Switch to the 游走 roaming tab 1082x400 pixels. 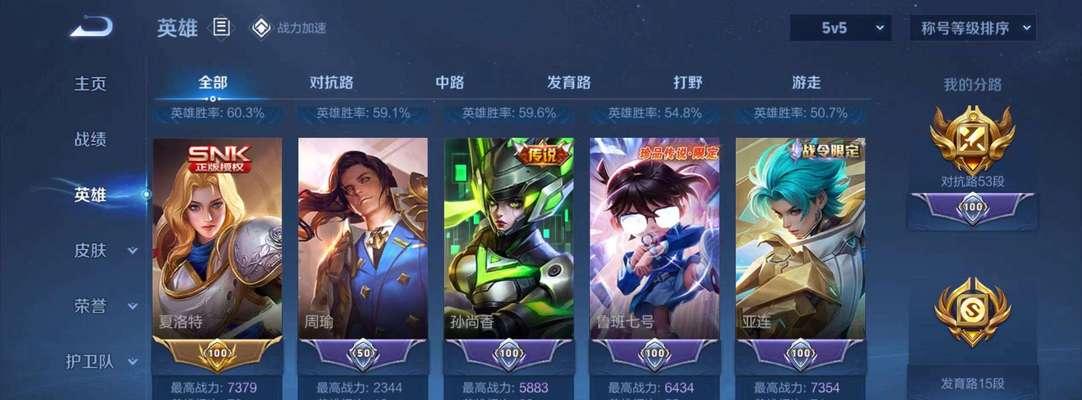806,83
